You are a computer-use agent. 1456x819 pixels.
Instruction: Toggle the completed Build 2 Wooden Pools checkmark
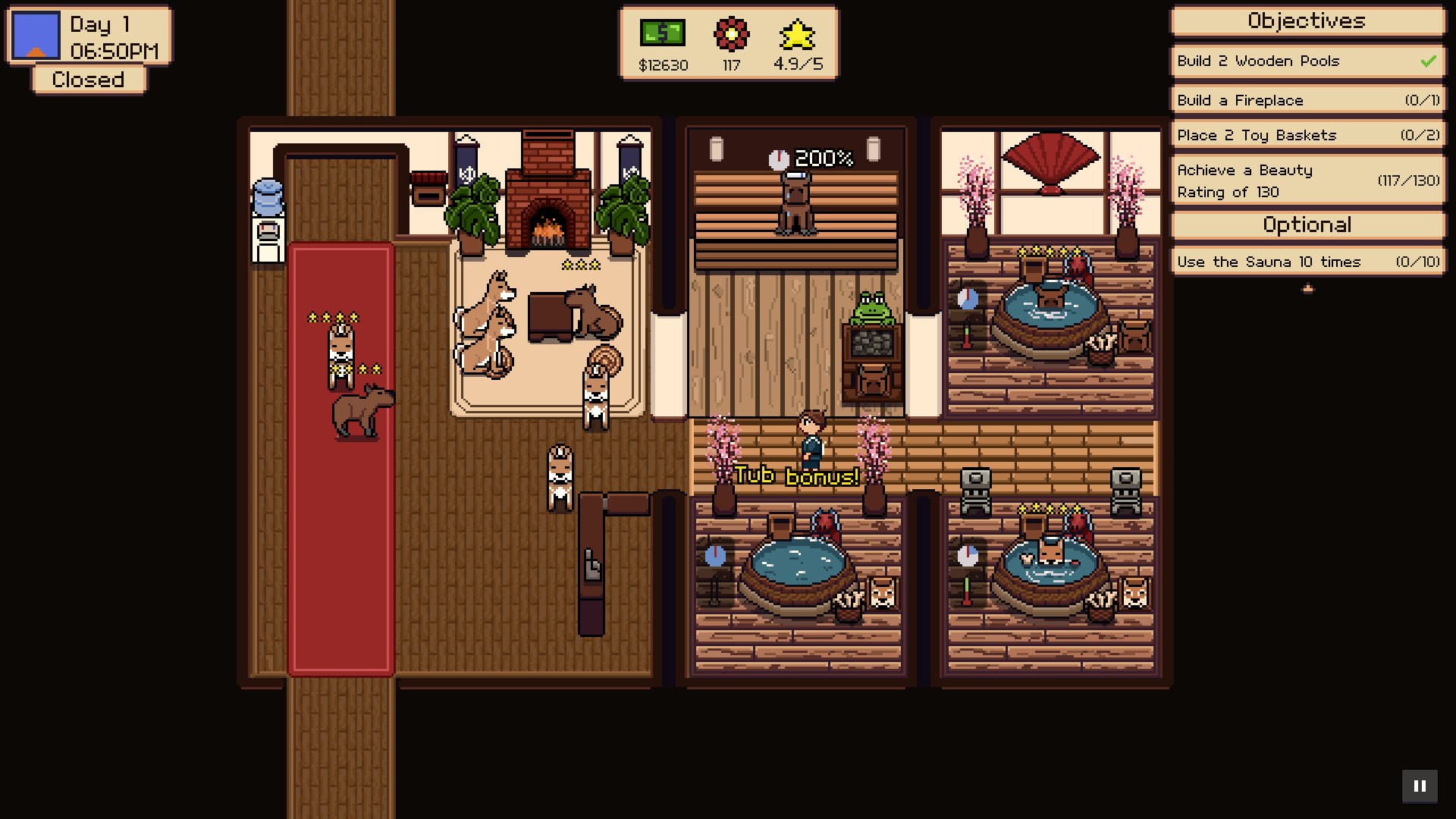pyautogui.click(x=1428, y=61)
